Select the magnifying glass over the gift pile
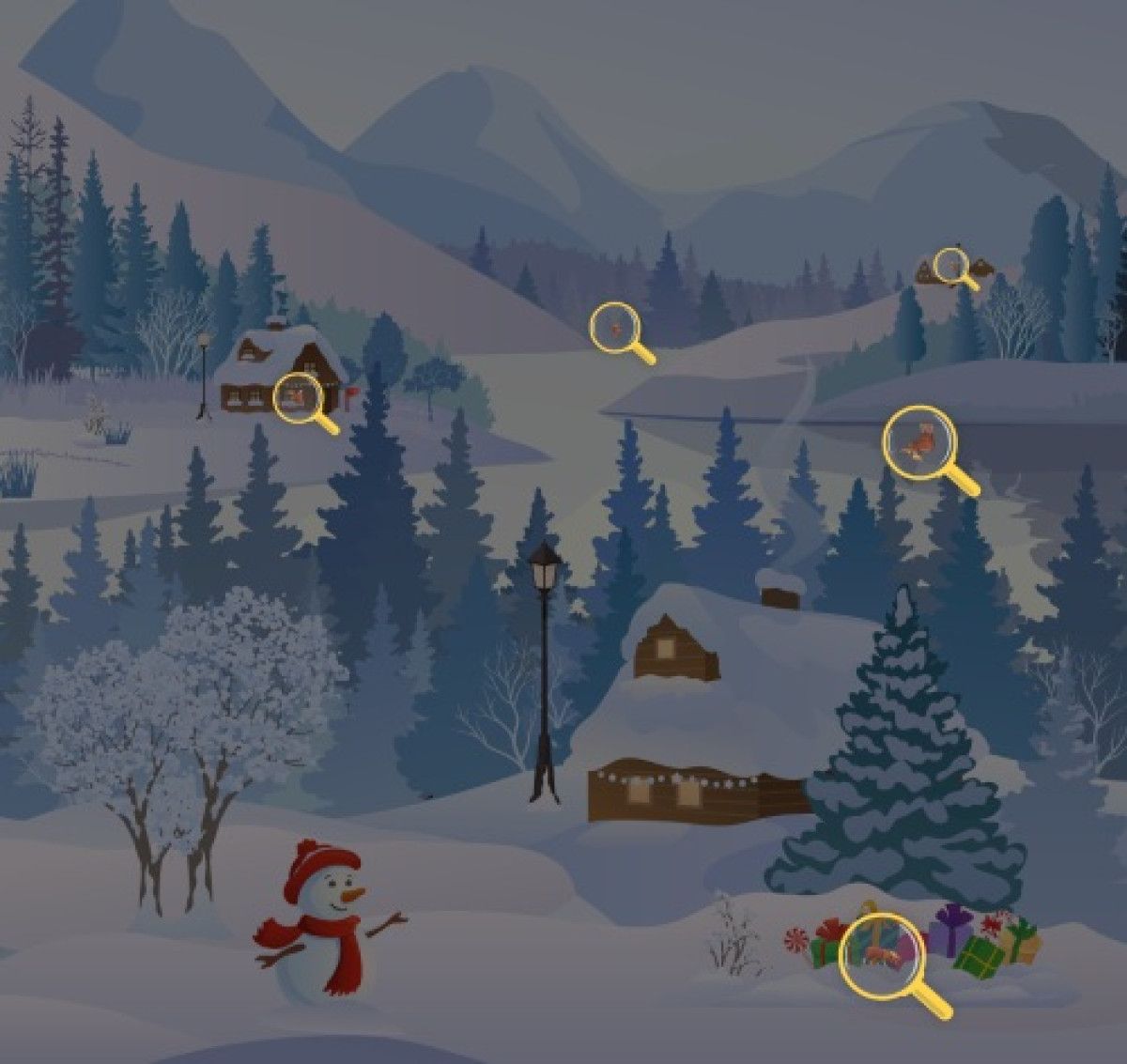1127x1064 pixels. [881, 955]
